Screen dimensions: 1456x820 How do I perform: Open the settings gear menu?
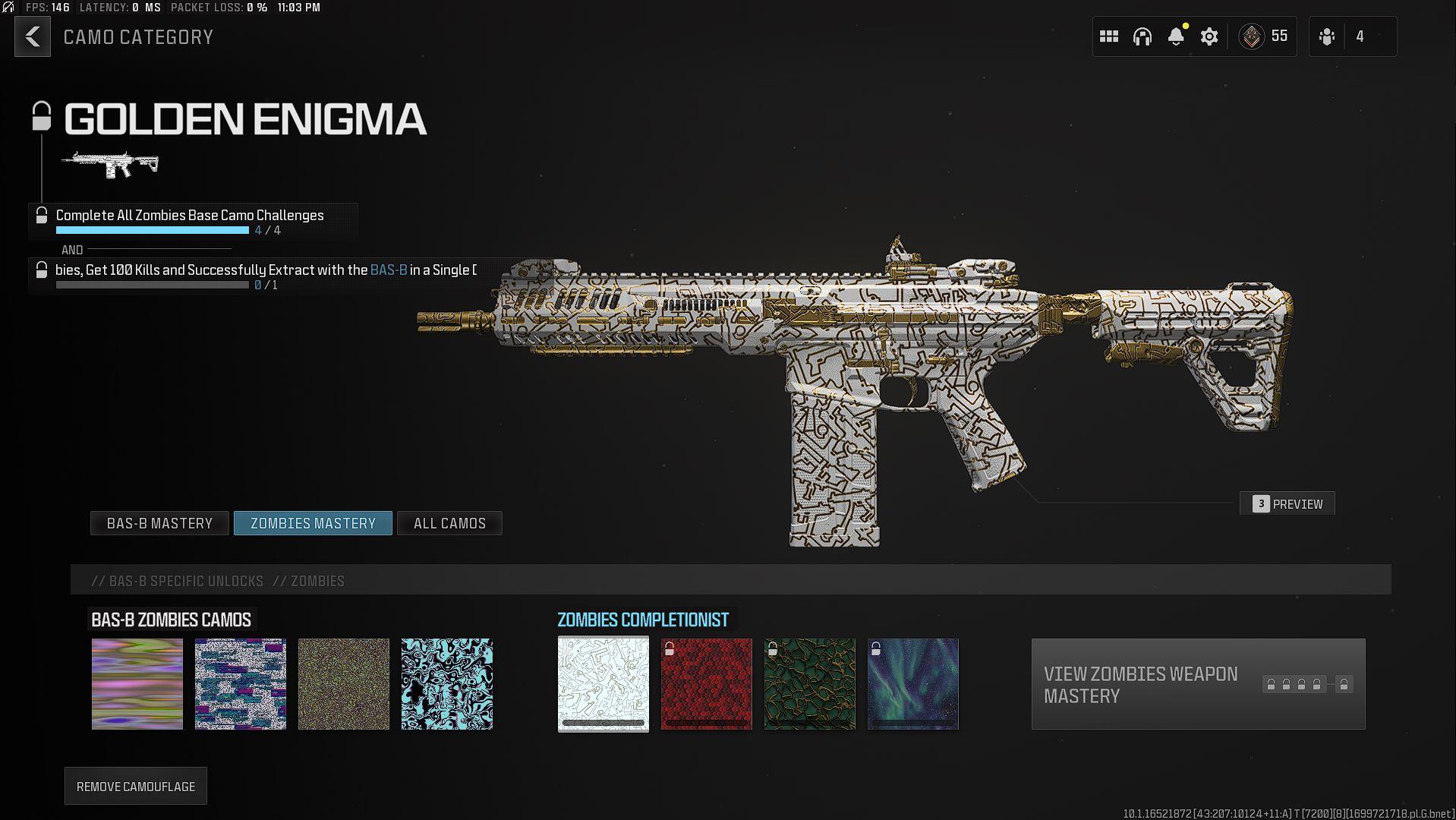coord(1209,36)
